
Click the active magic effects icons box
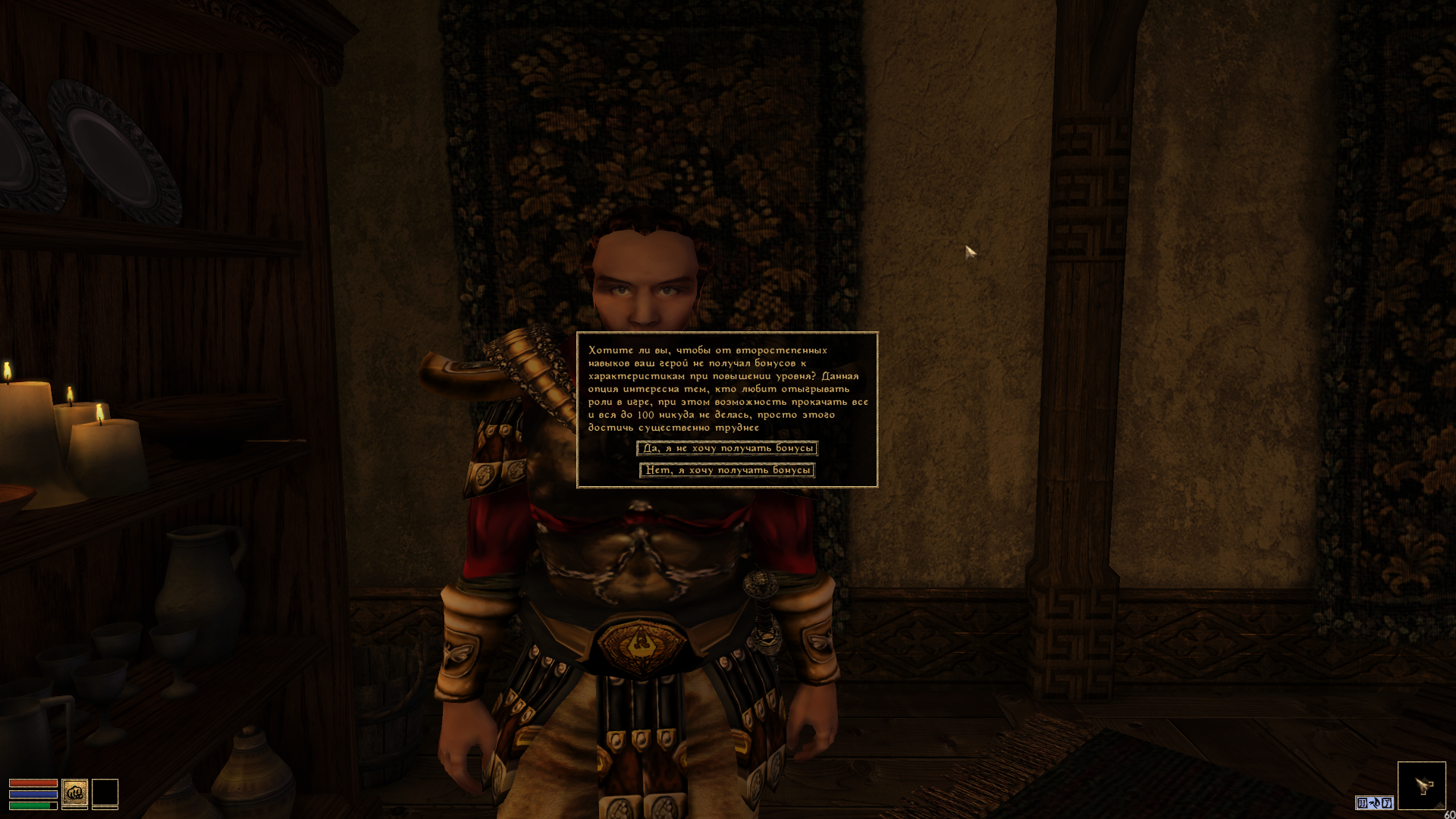(x=1374, y=802)
